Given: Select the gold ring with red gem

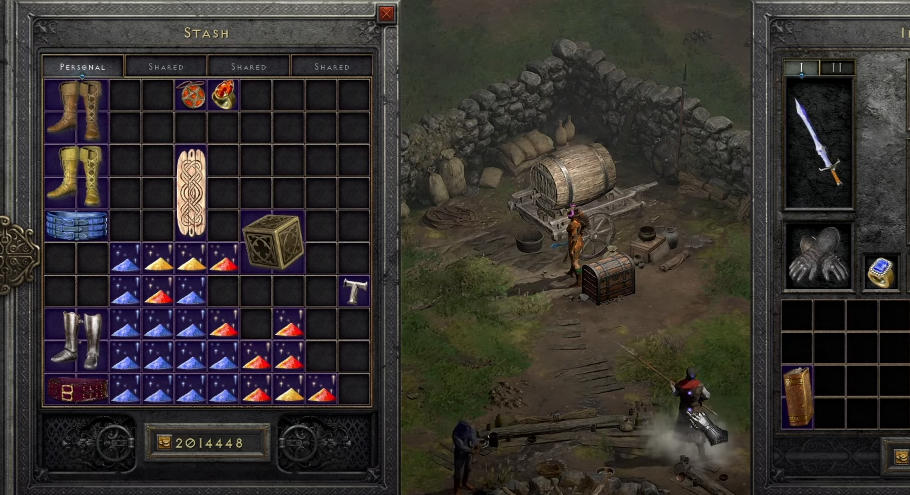Looking at the screenshot, I should [223, 95].
